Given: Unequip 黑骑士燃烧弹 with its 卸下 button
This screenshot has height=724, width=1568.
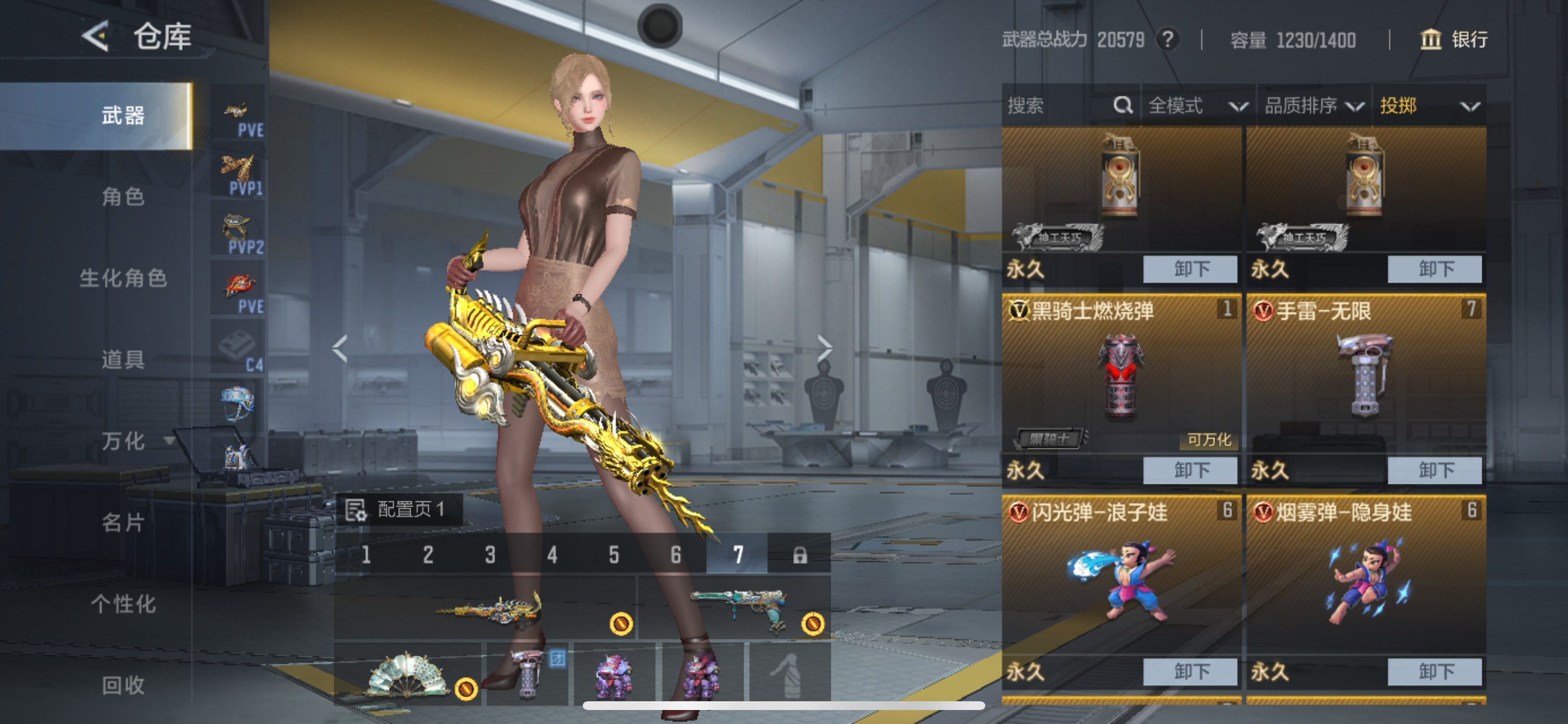Looking at the screenshot, I should 1189,470.
